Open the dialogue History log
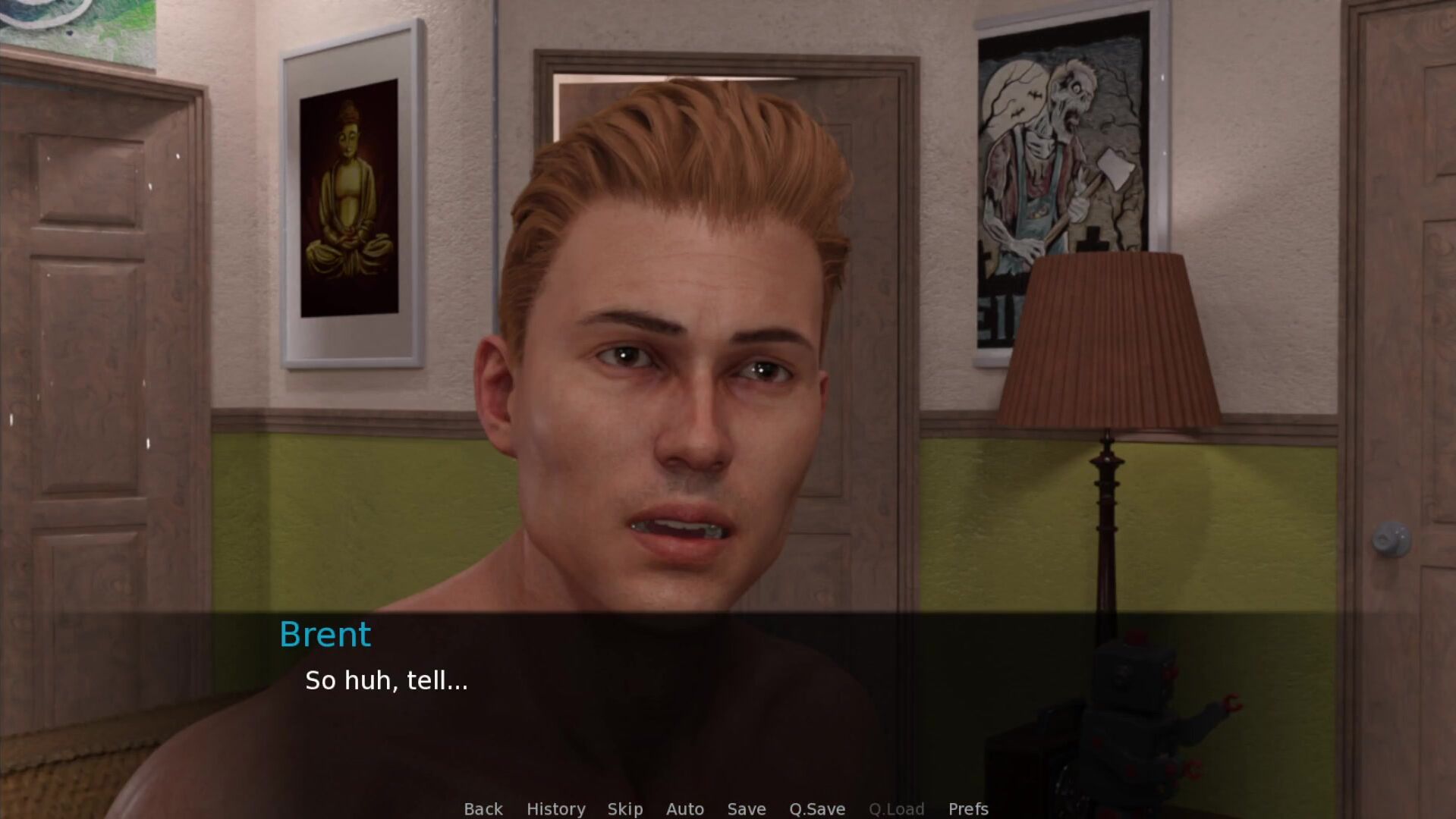 pos(555,808)
